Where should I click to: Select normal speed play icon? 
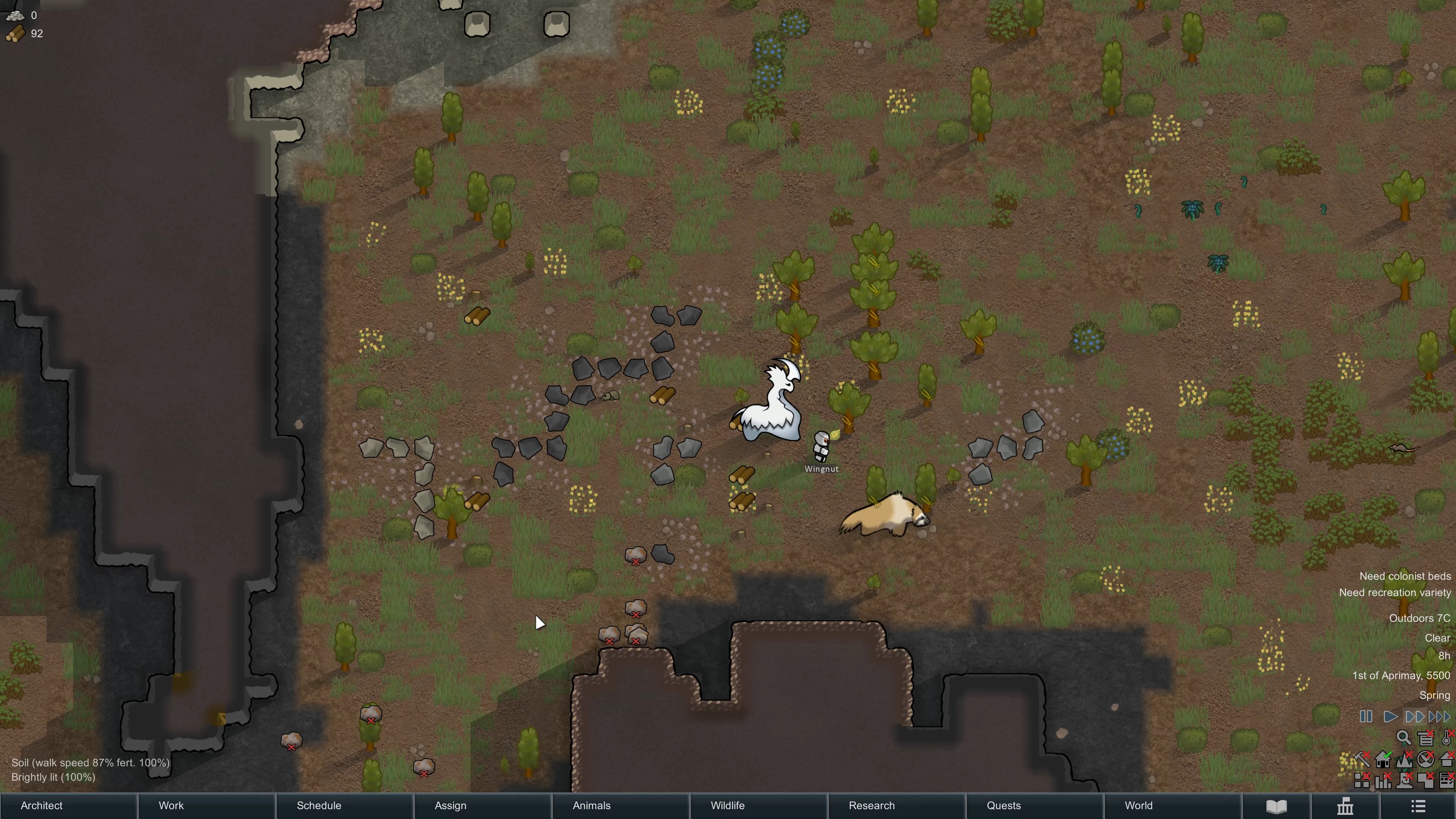click(1390, 716)
